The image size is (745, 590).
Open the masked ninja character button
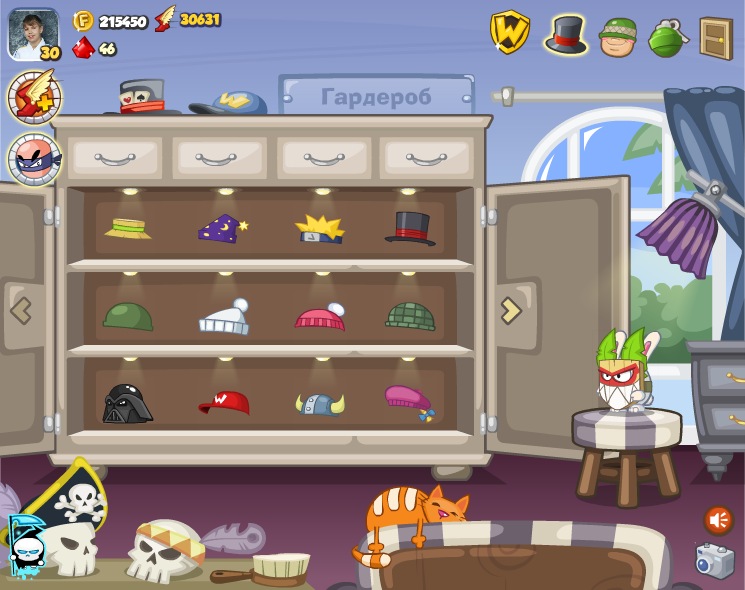(x=34, y=158)
